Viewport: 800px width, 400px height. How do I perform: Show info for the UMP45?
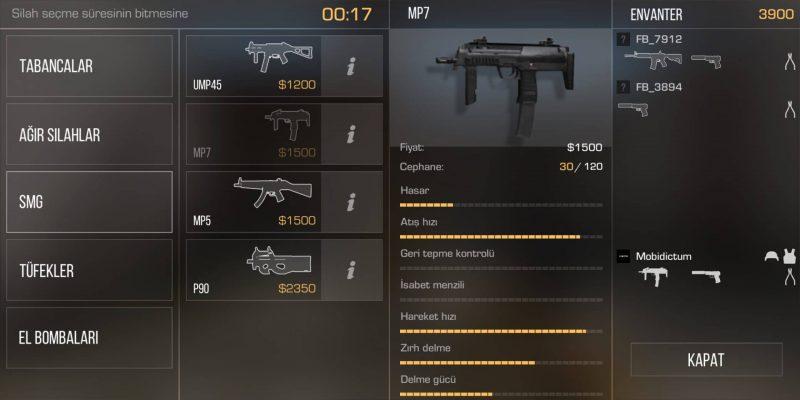(351, 66)
